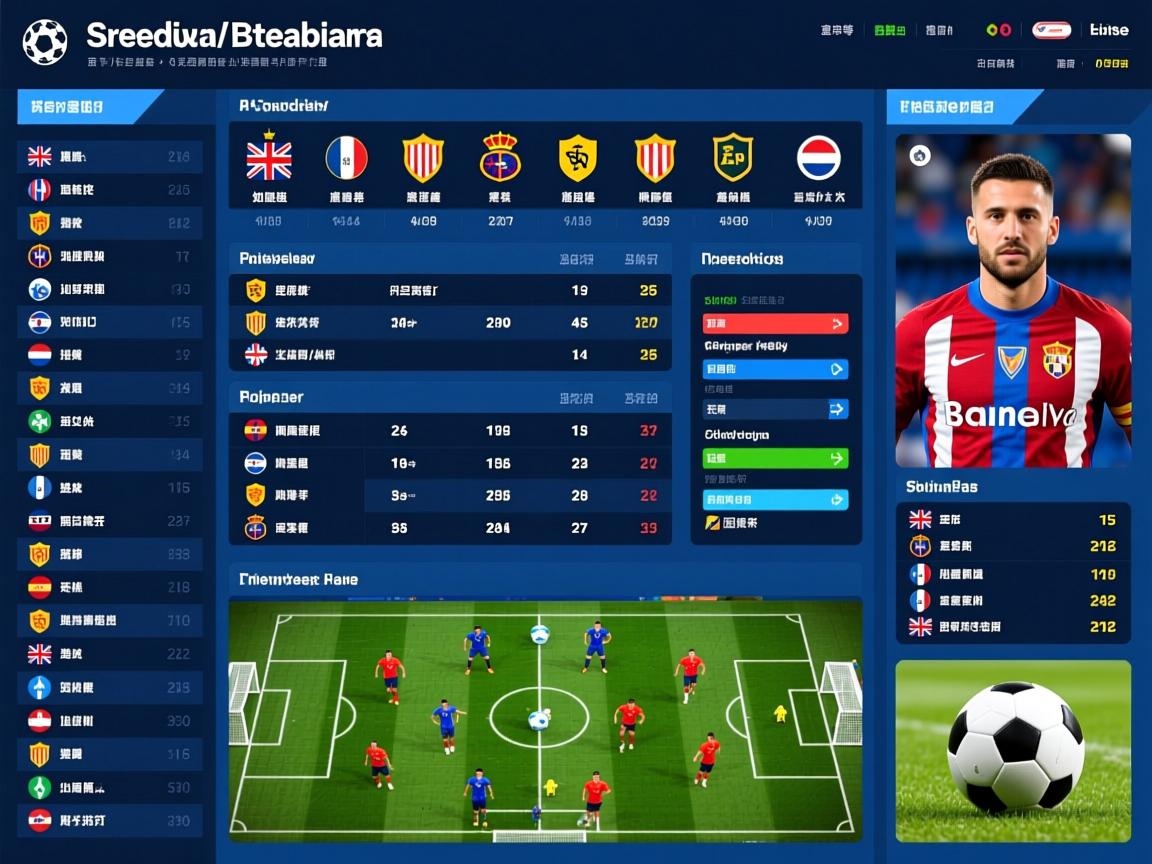
Task: Choose the Netherlands flag circle team
Action: (x=818, y=158)
